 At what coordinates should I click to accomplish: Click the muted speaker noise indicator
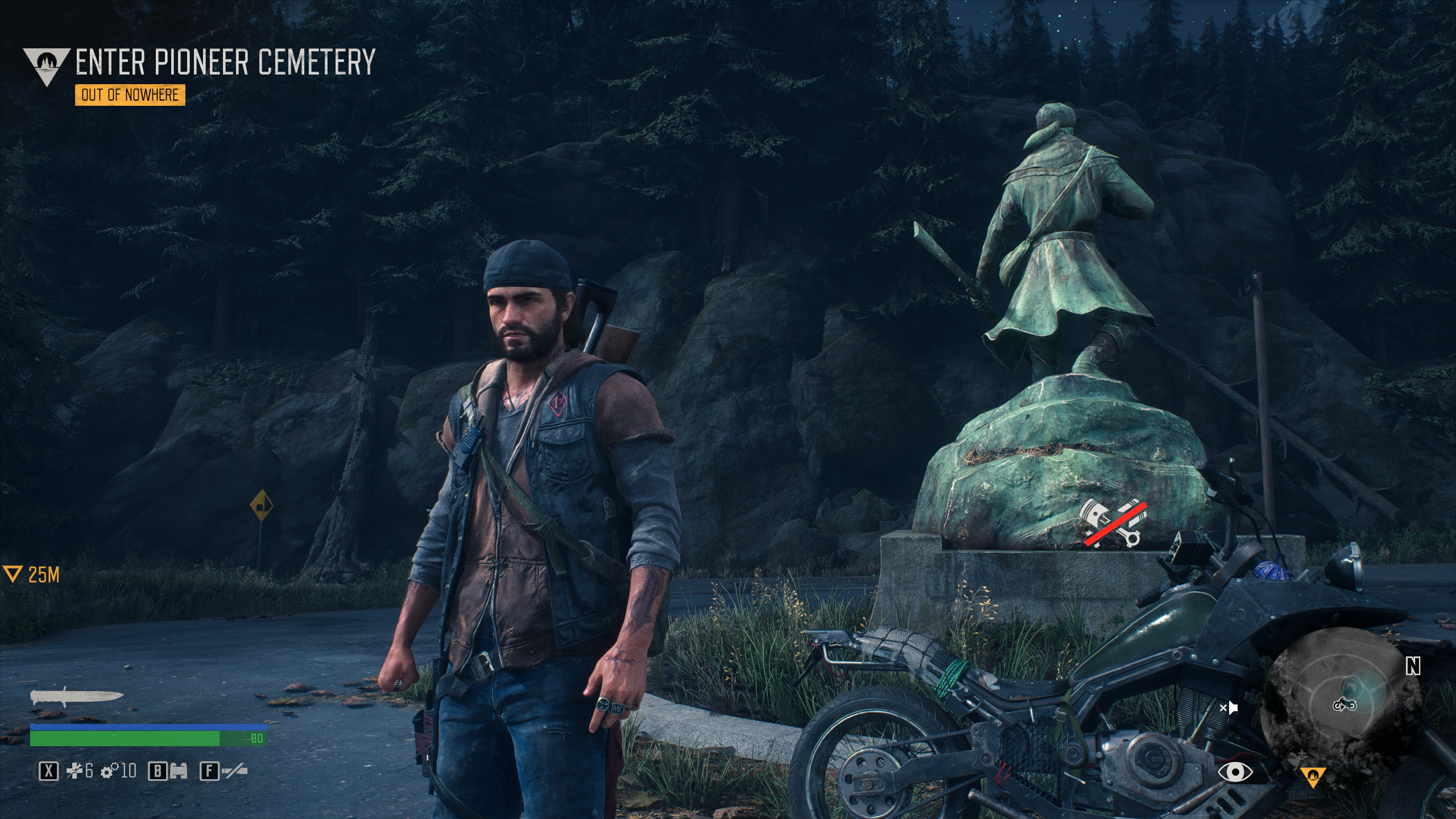point(1228,708)
